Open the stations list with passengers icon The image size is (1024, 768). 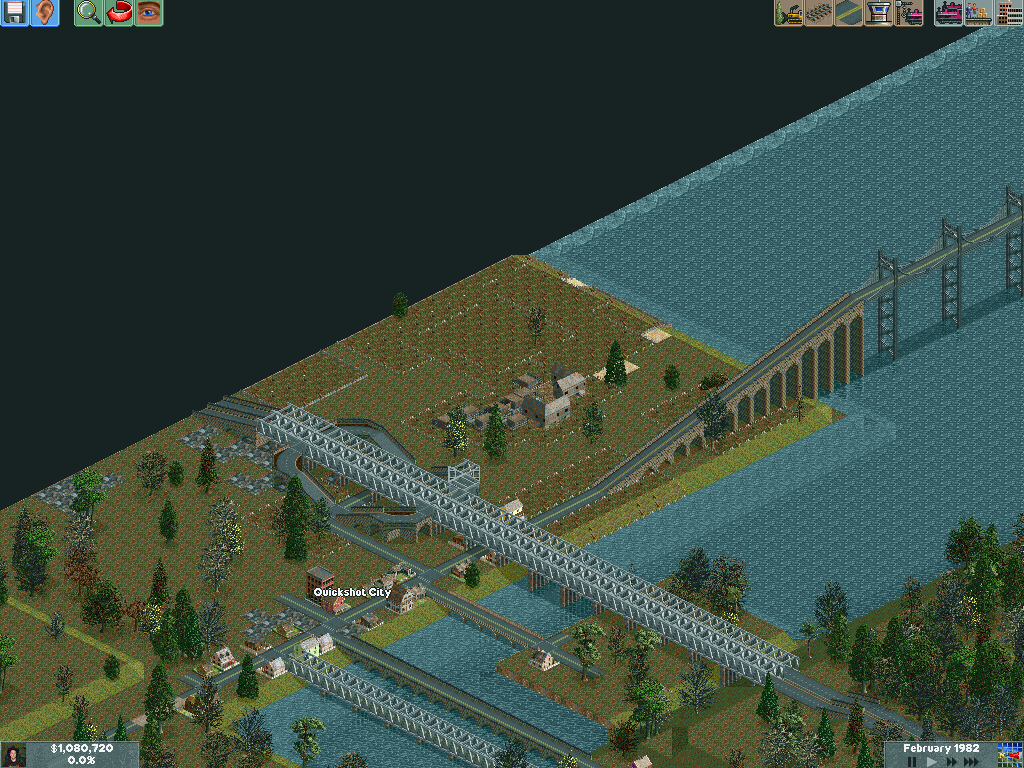(x=978, y=13)
